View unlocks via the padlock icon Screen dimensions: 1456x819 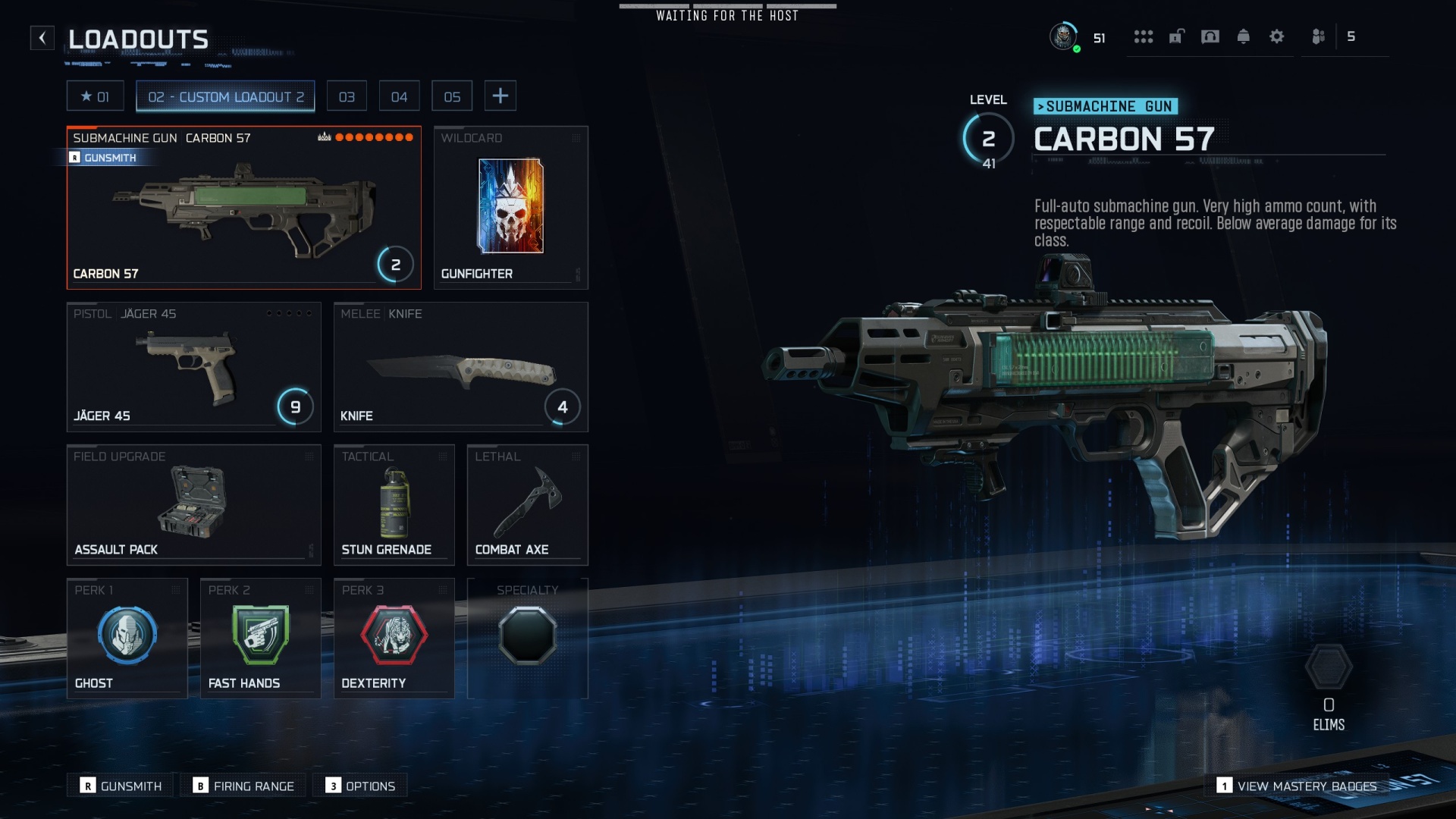(1176, 36)
